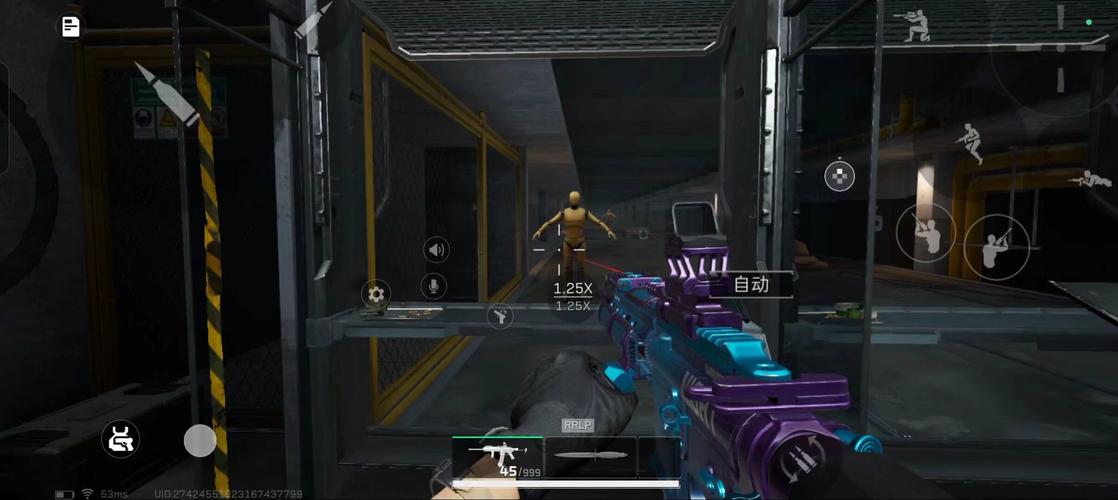The width and height of the screenshot is (1118, 500).
Task: Open the document icon menu
Action: pyautogui.click(x=71, y=27)
